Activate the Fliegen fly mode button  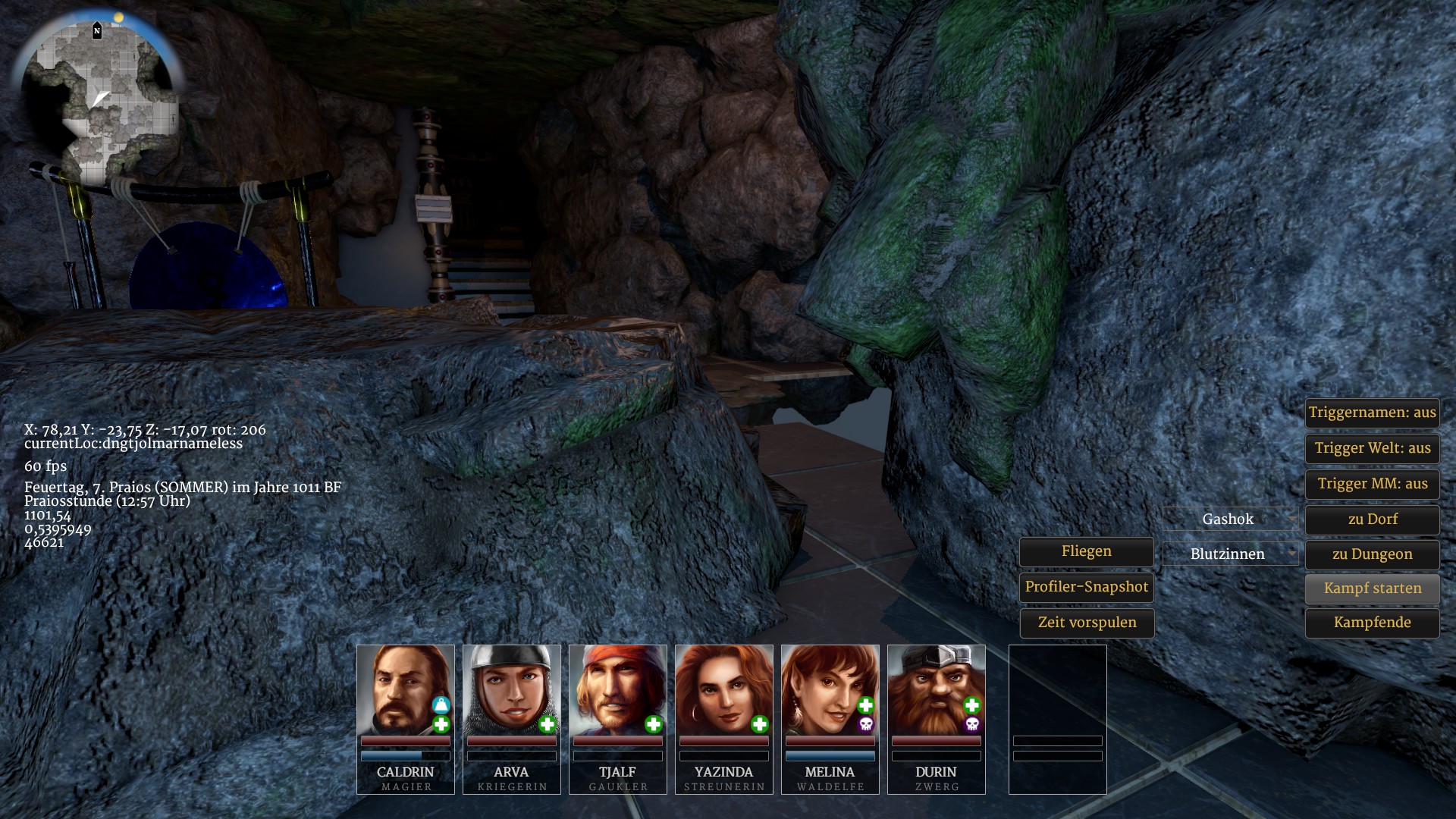1086,552
